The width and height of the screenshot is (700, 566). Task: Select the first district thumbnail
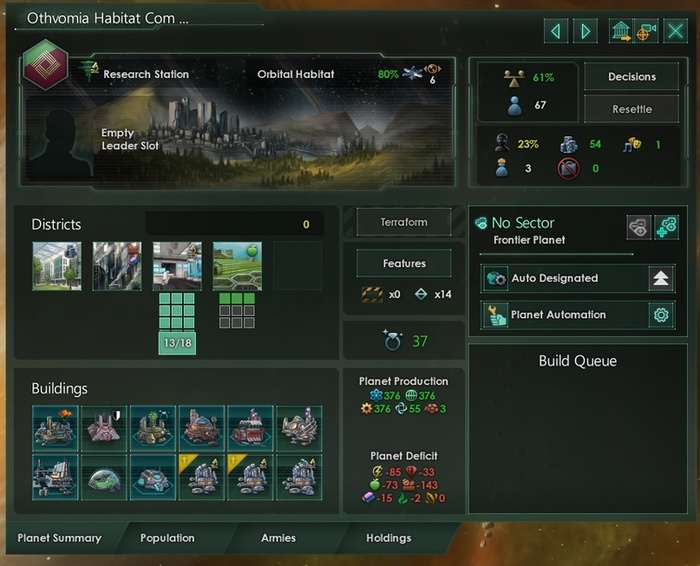(x=56, y=266)
